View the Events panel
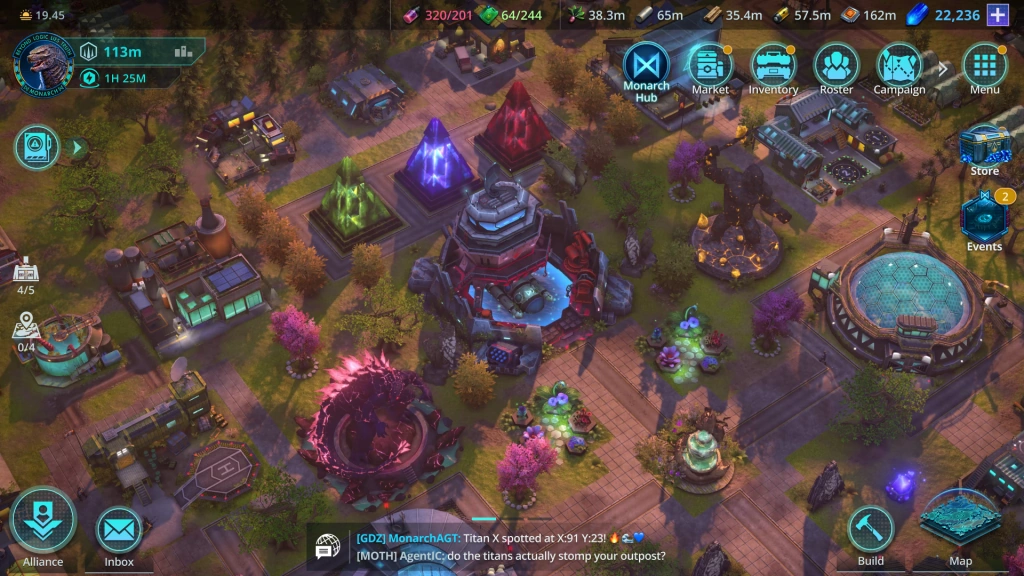 [984, 220]
